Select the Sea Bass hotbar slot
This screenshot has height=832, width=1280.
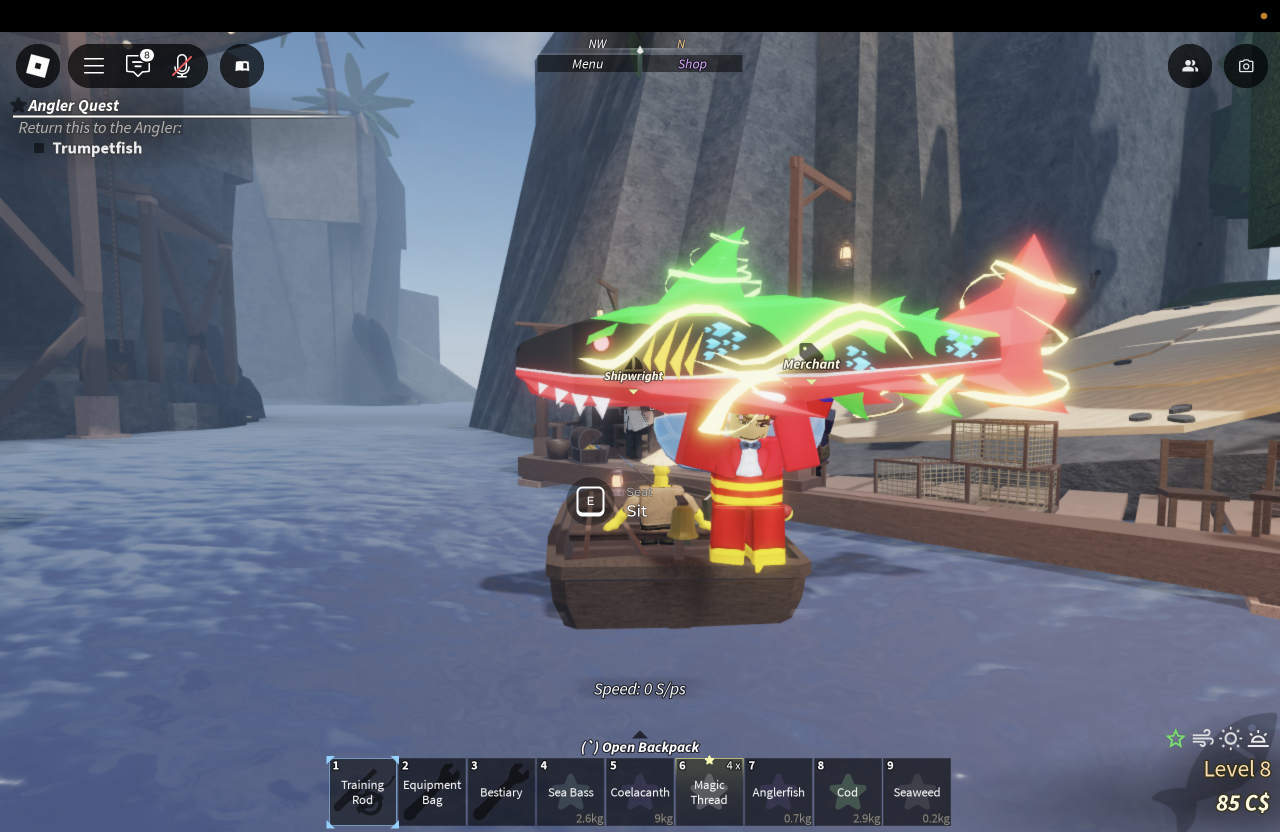tap(571, 792)
